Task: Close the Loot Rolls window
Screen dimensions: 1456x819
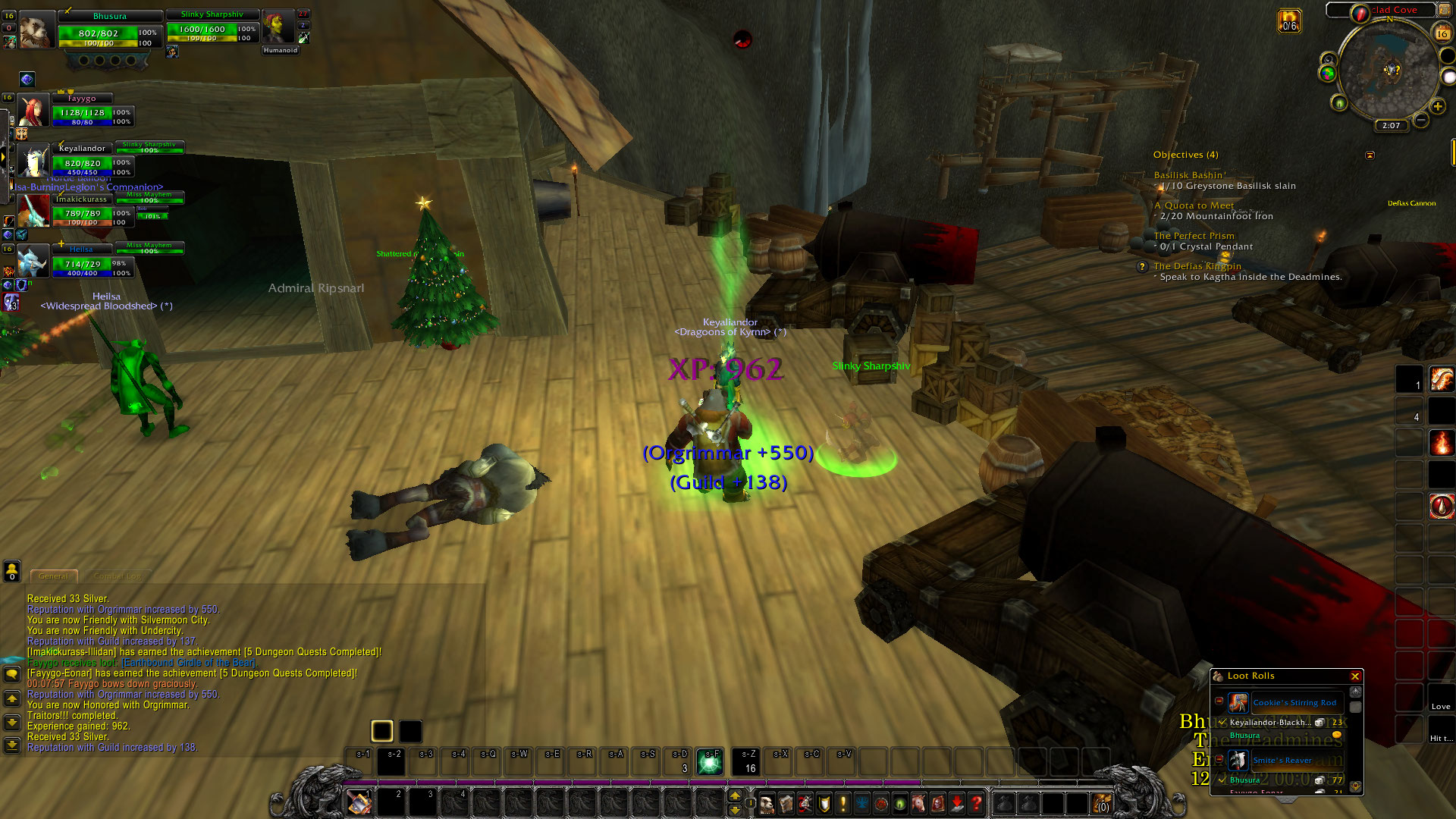Action: (1355, 676)
